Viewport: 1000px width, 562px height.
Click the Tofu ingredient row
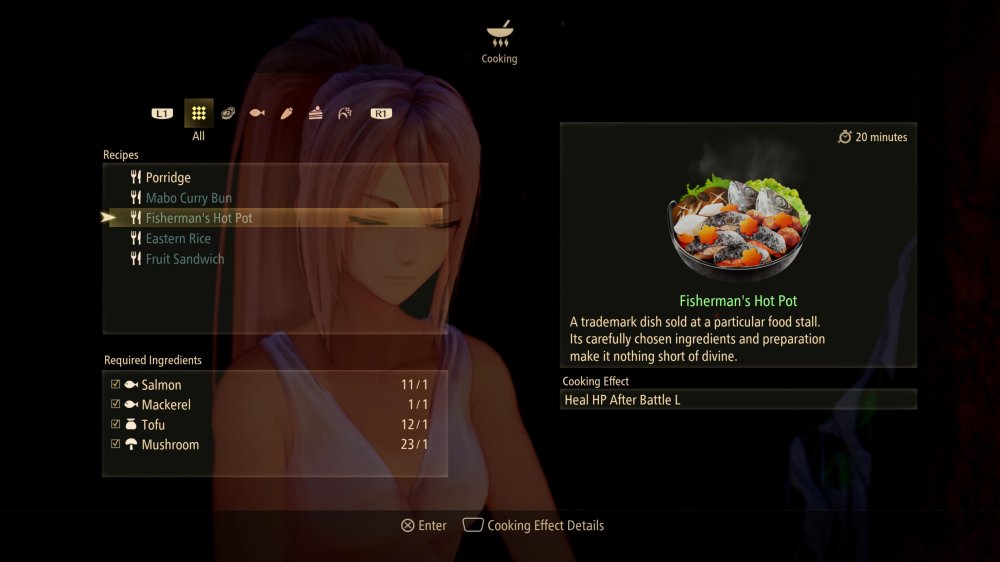tap(270, 425)
